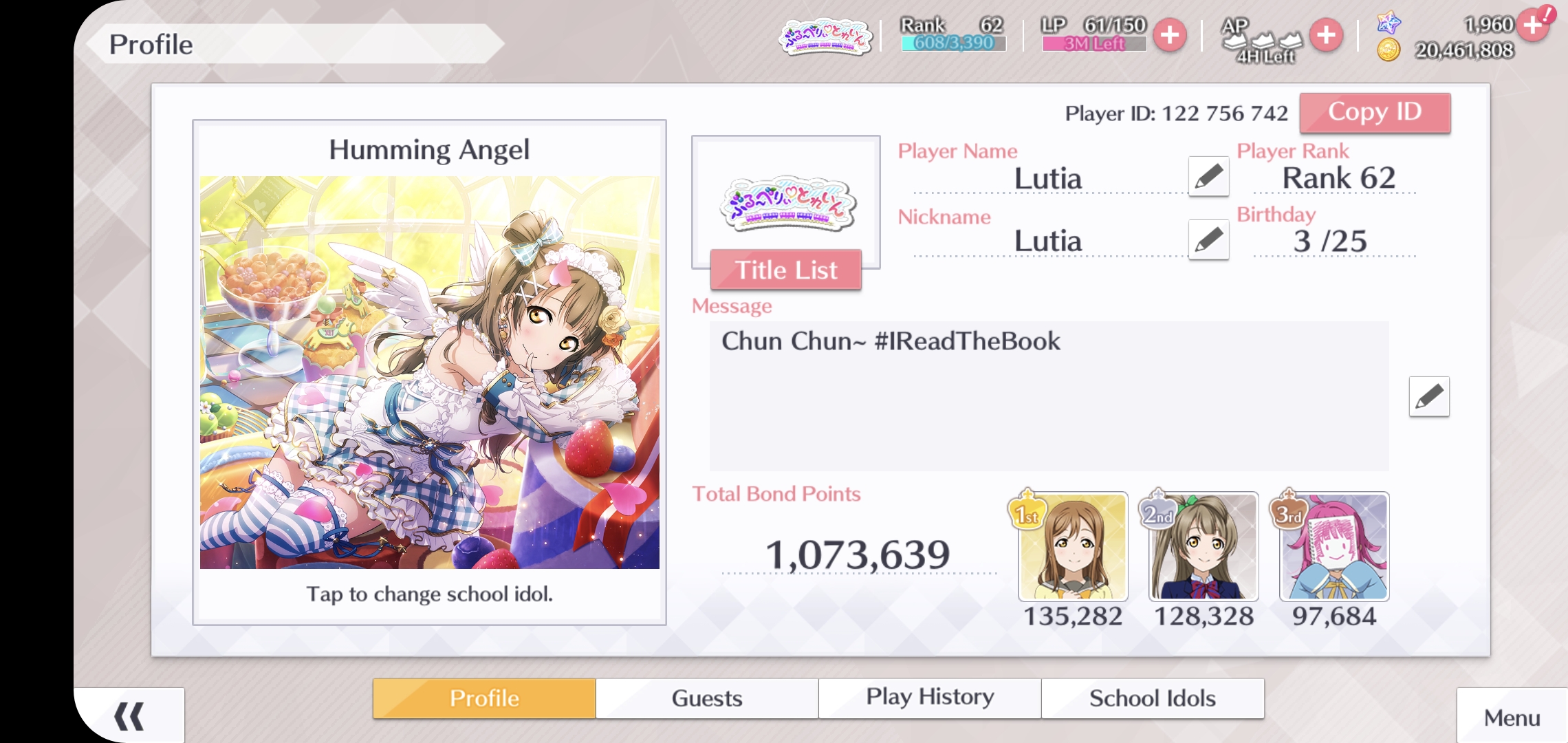Edit the profile message
Screen dimensions: 1568x743
point(1428,396)
